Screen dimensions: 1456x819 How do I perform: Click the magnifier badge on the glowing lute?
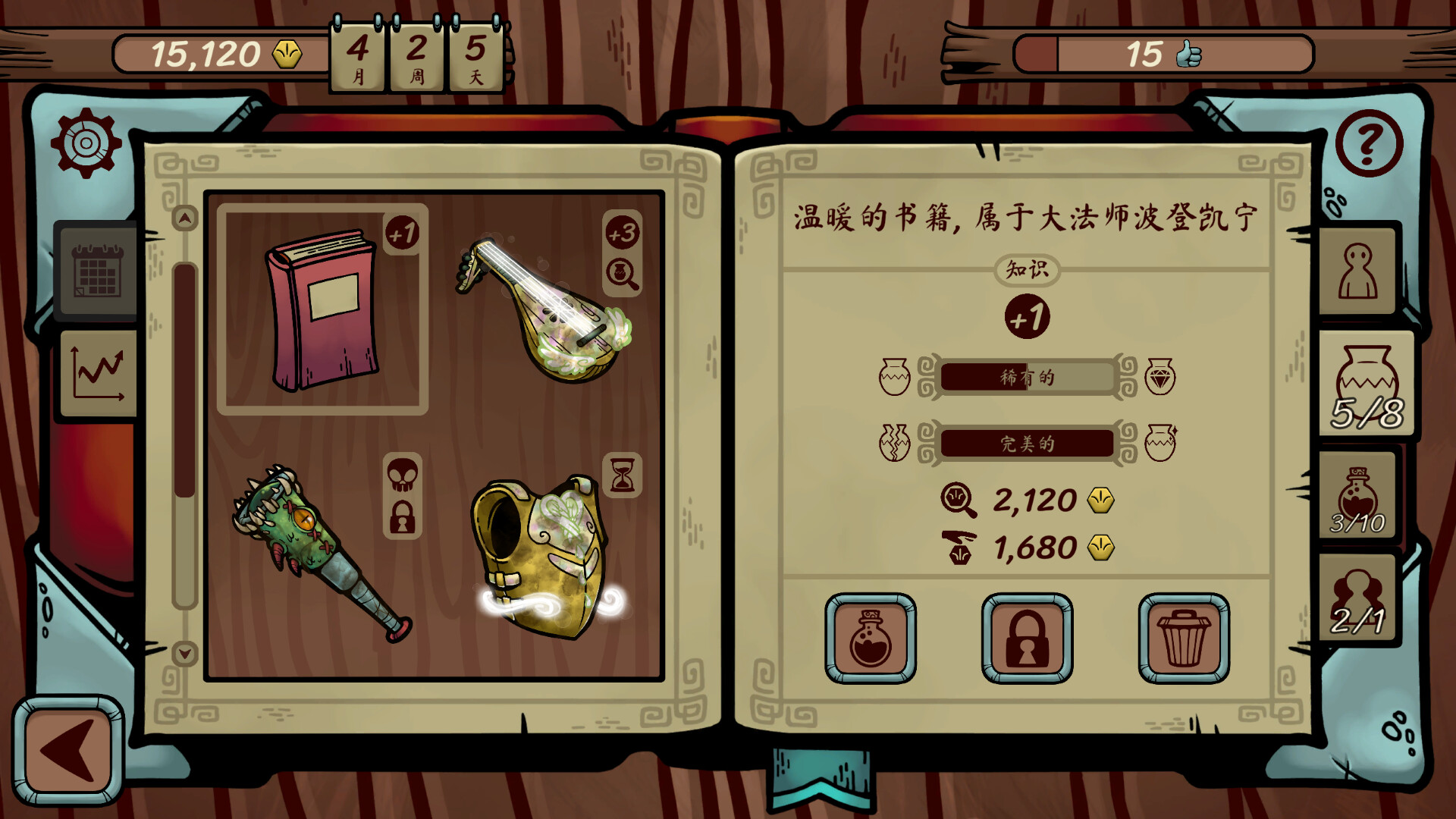(x=622, y=275)
